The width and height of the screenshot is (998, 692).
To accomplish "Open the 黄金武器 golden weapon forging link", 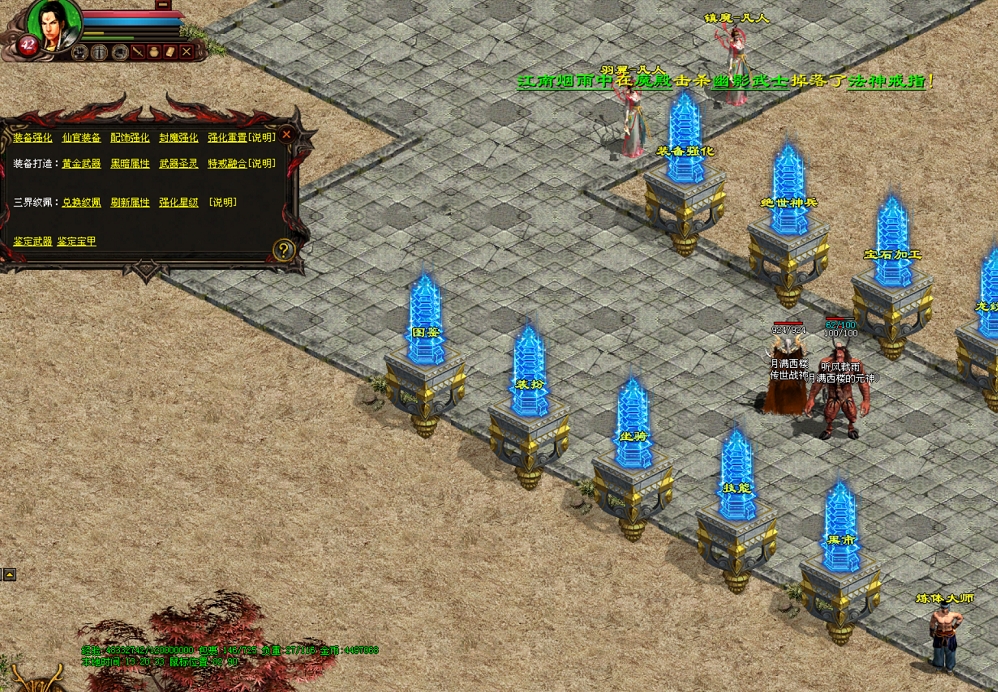I will coord(81,164).
